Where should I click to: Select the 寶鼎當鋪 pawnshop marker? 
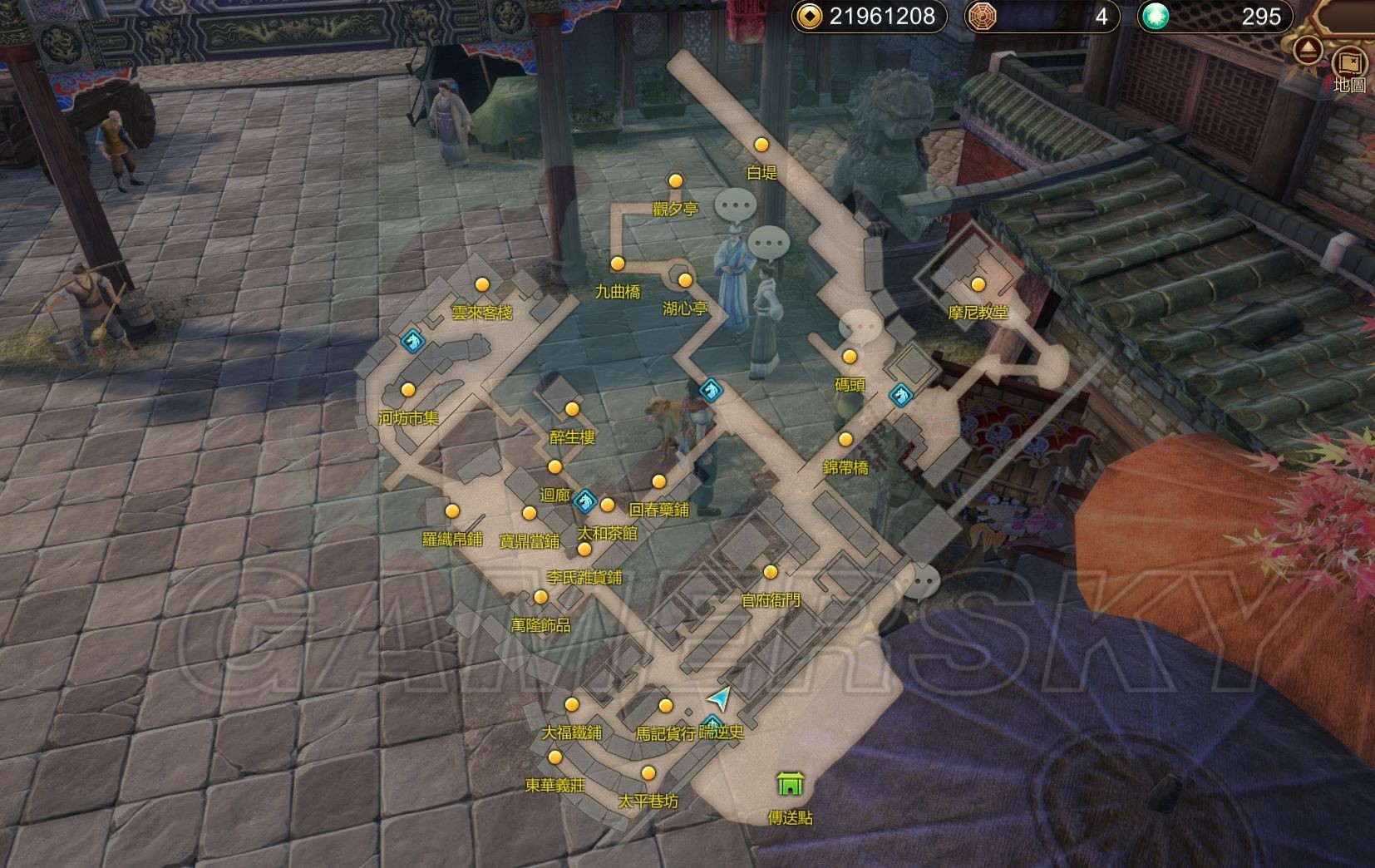pos(530,513)
